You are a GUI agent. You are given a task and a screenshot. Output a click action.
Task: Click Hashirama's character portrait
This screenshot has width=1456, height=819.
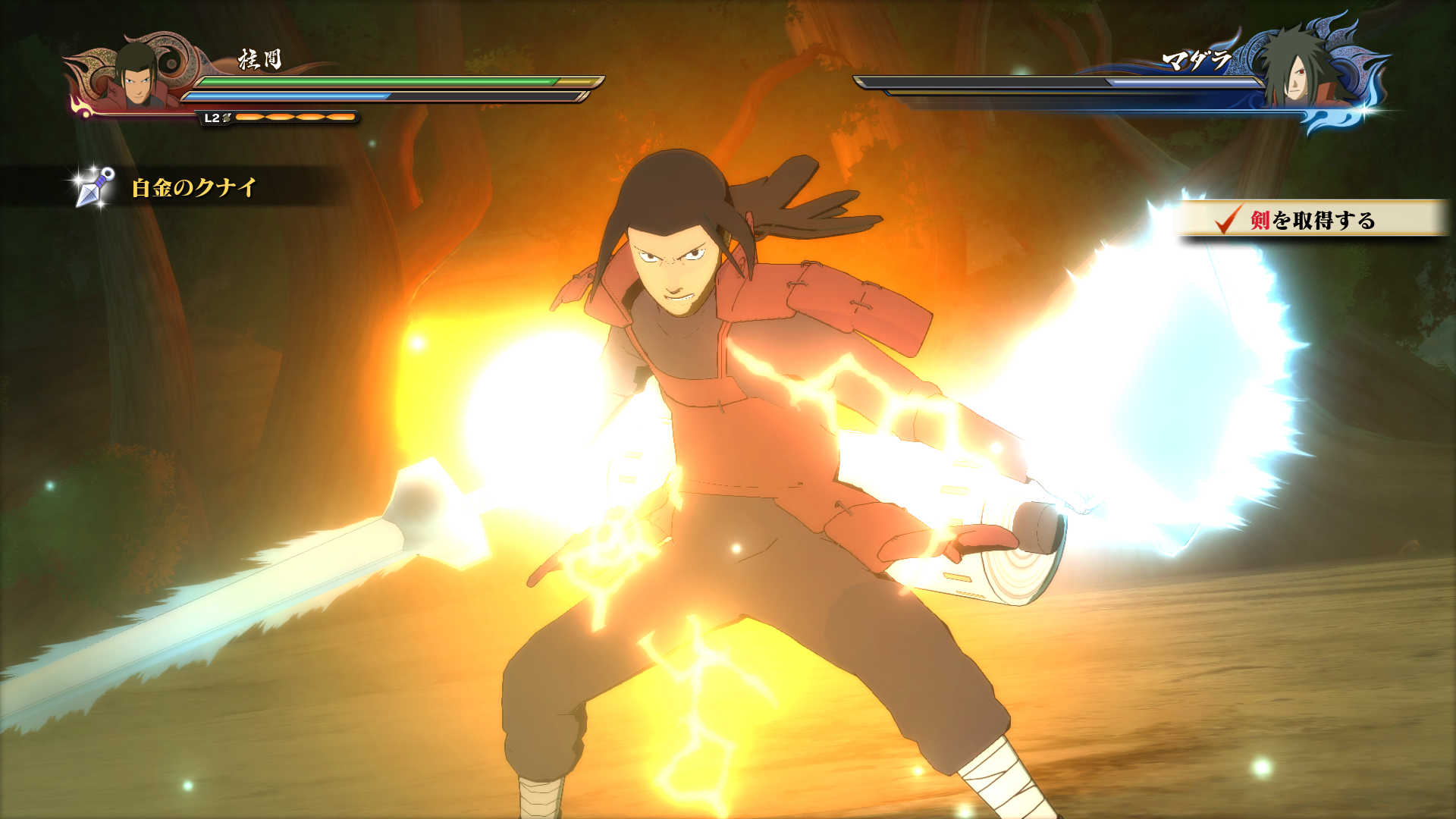click(x=136, y=76)
